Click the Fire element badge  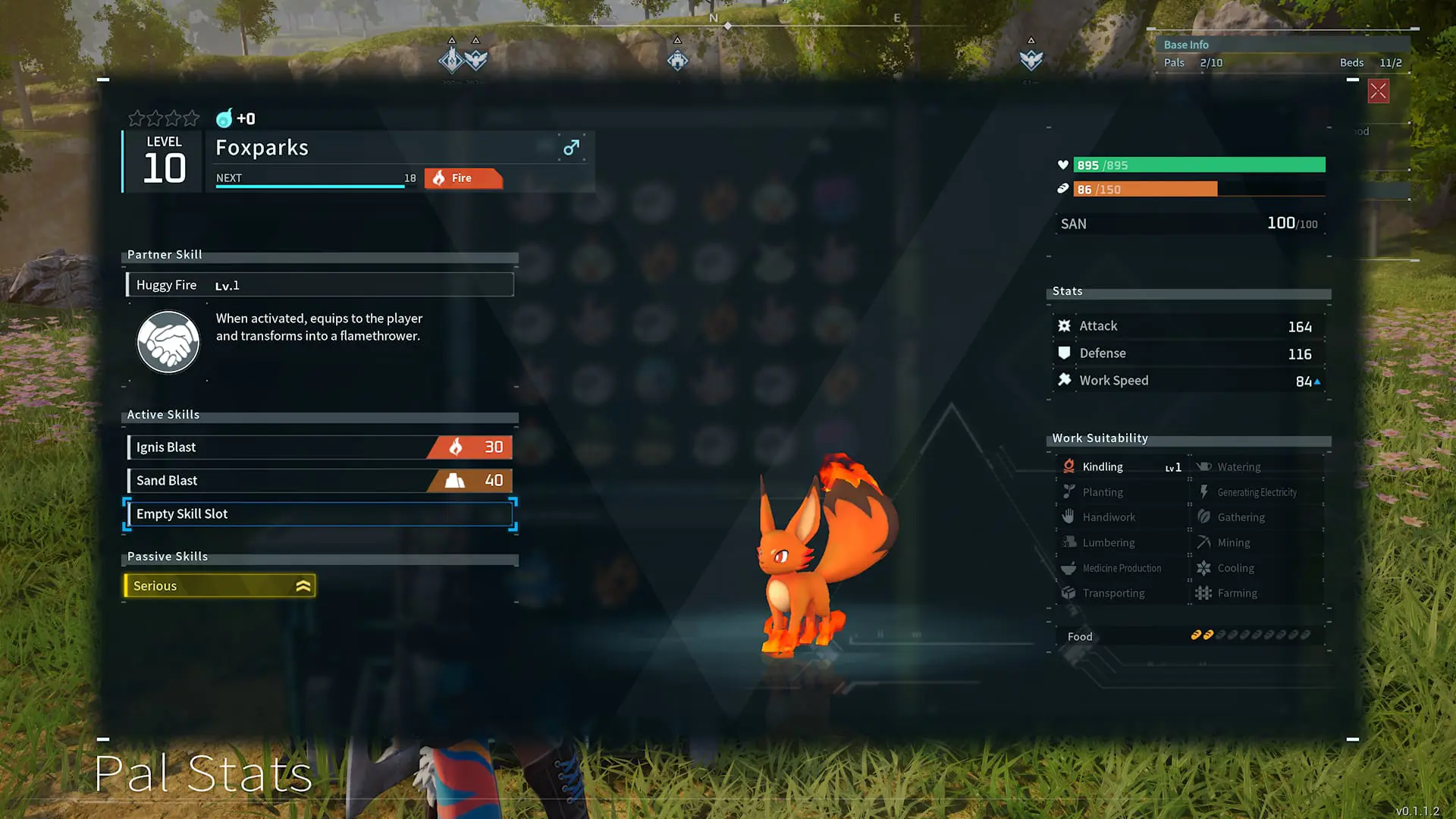pos(463,178)
